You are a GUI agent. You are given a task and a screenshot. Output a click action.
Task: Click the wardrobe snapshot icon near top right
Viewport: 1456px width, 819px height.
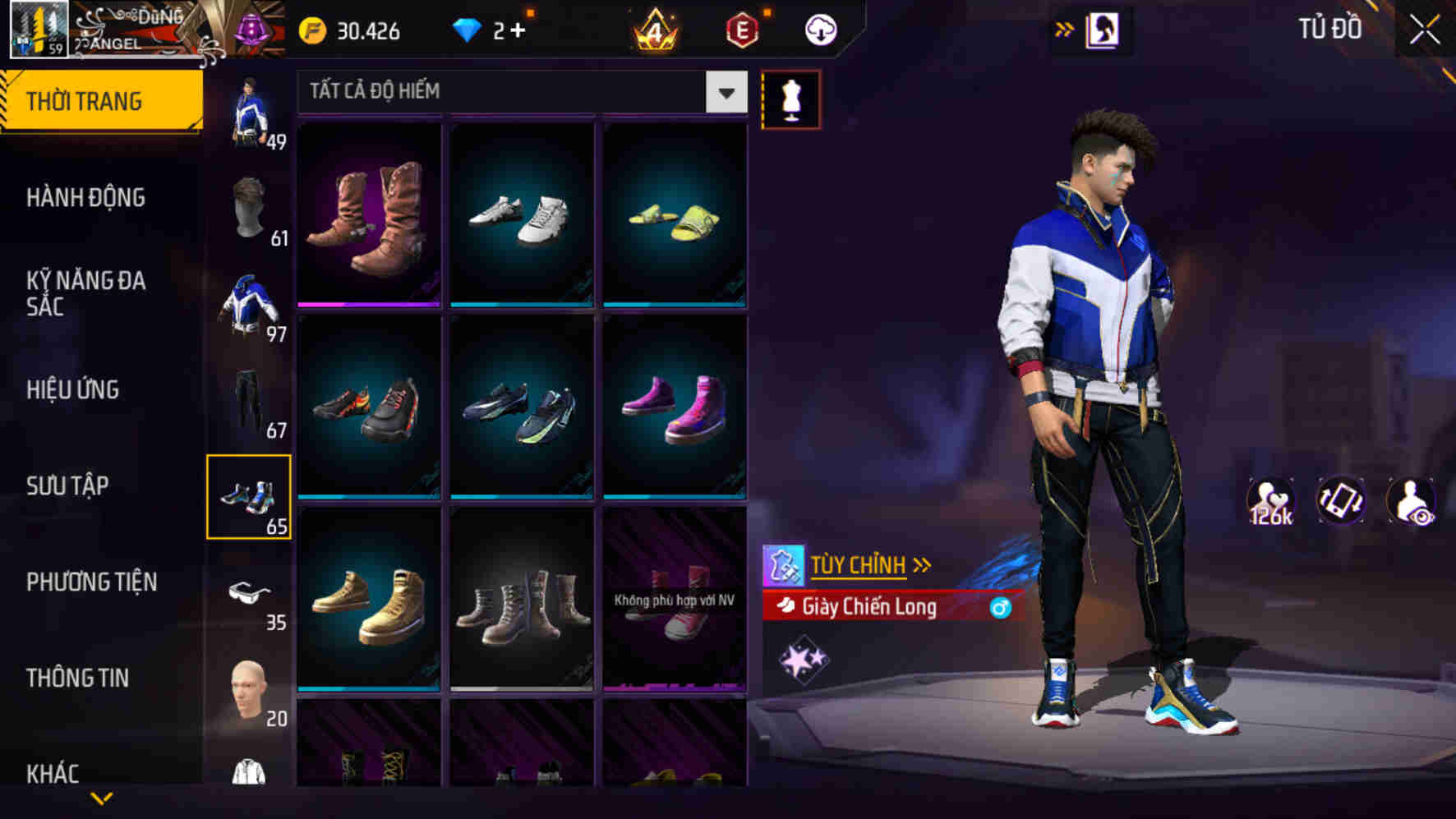point(1104,28)
